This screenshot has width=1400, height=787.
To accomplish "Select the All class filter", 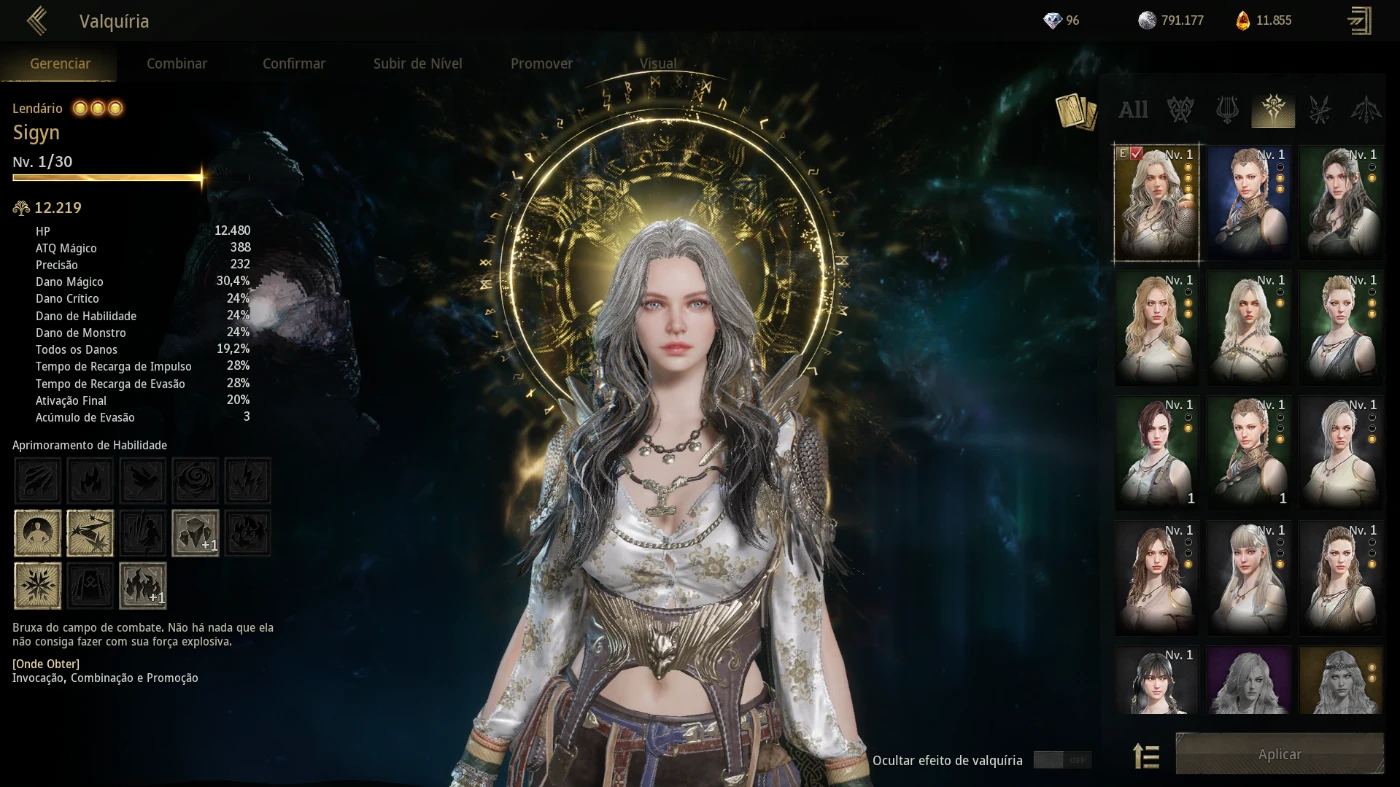I will coord(1133,110).
